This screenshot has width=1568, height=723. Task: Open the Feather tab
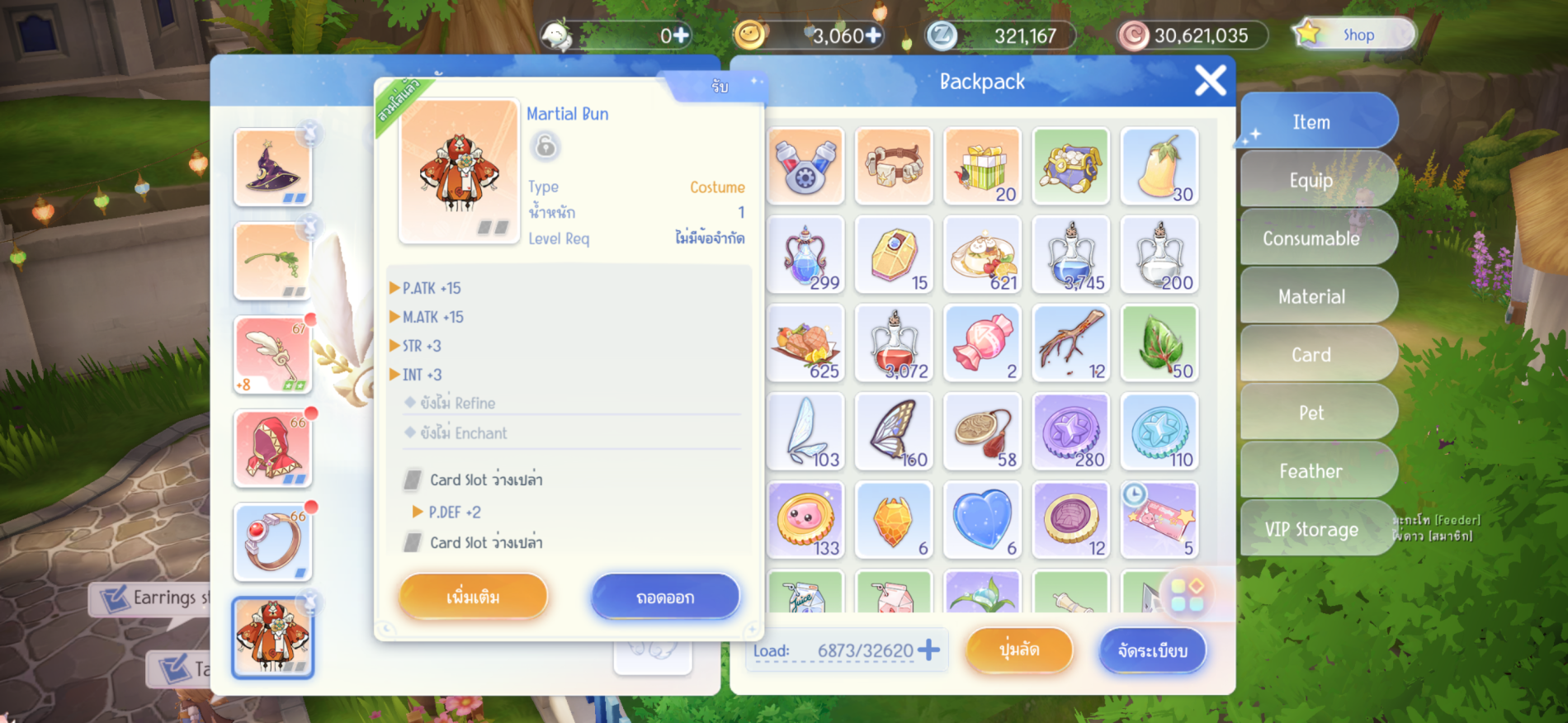coord(1311,471)
